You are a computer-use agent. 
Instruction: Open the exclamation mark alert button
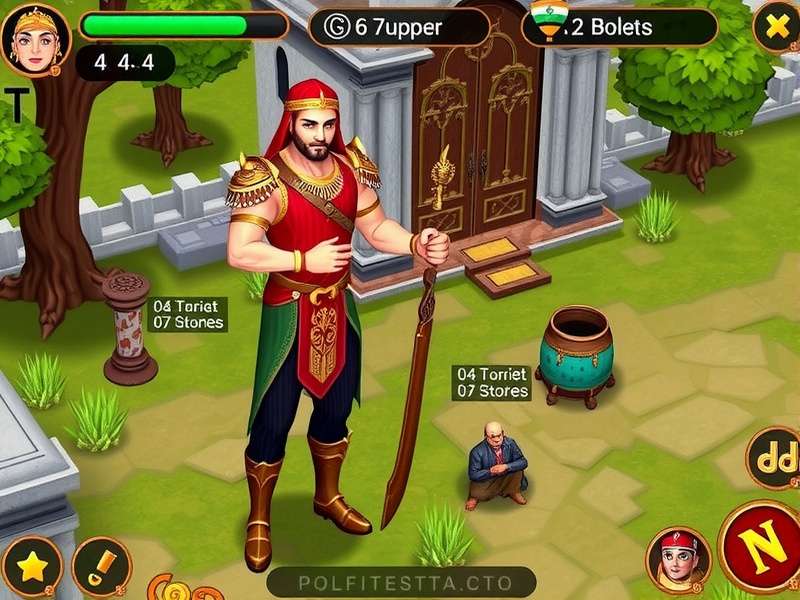[x=101, y=567]
